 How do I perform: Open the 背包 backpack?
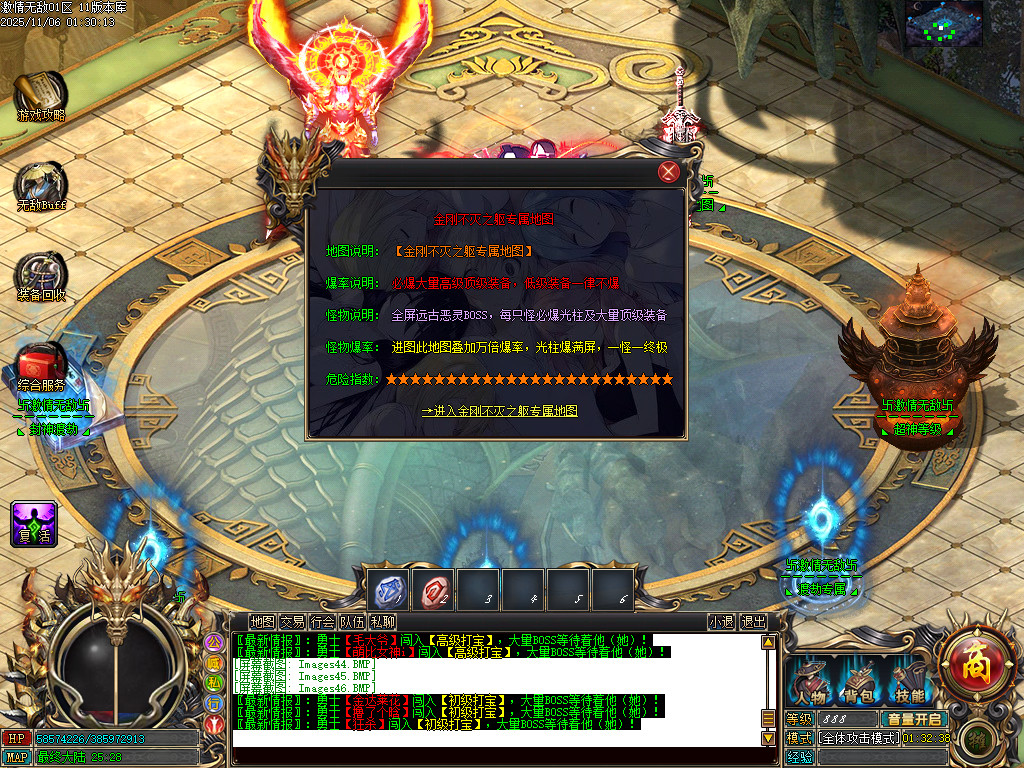[x=859, y=684]
